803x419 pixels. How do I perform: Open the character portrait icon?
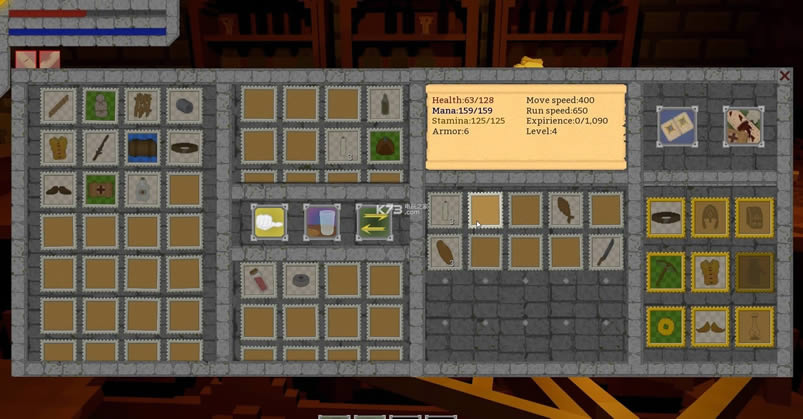tap(743, 126)
